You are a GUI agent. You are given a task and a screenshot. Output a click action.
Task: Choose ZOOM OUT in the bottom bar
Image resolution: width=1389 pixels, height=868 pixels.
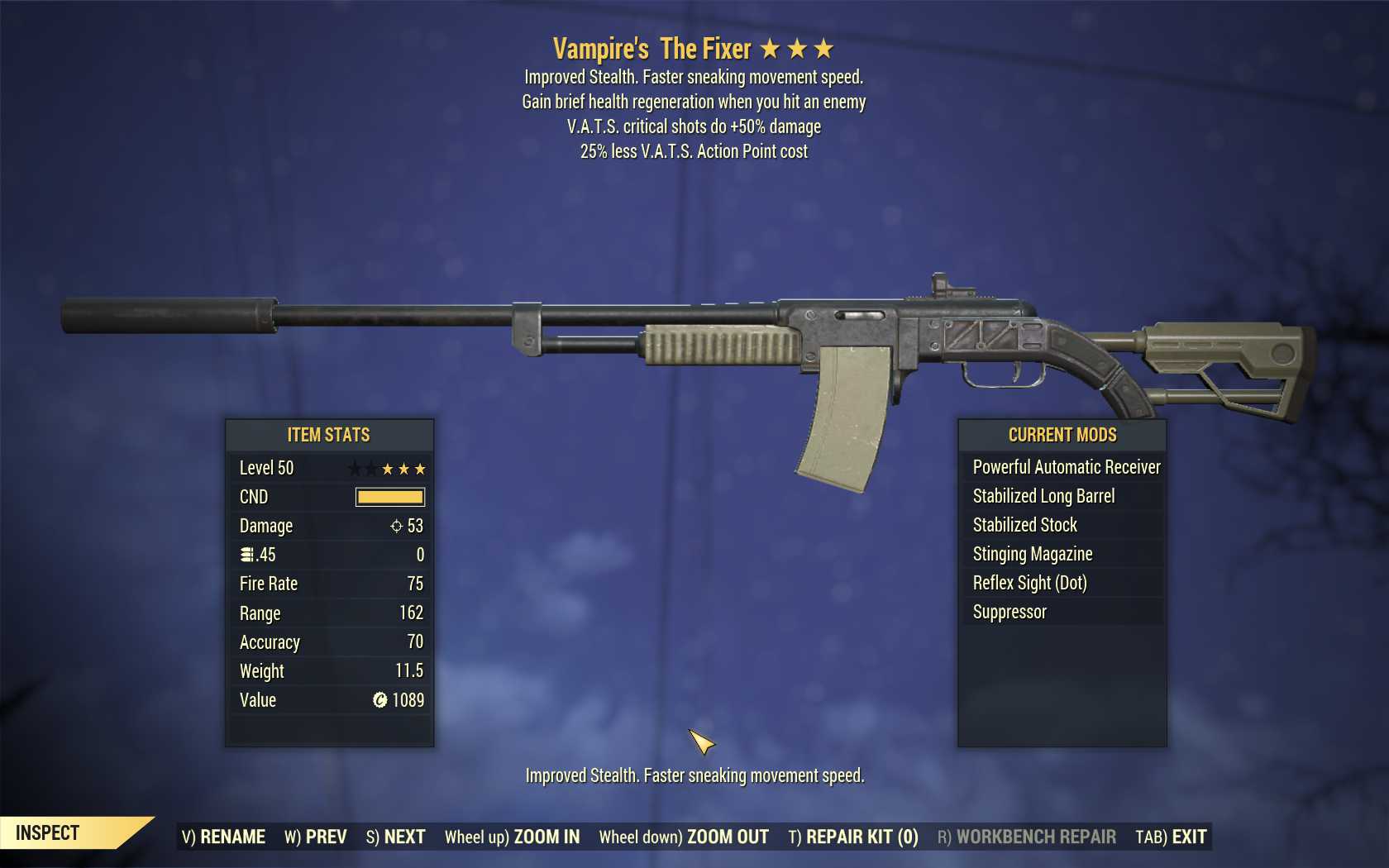click(x=684, y=837)
